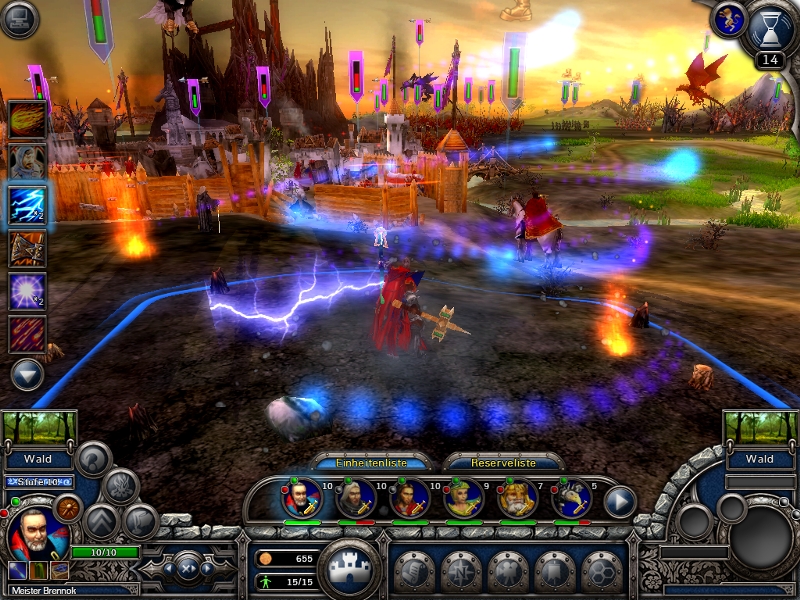Select the crowned bearded king unit

click(x=517, y=498)
